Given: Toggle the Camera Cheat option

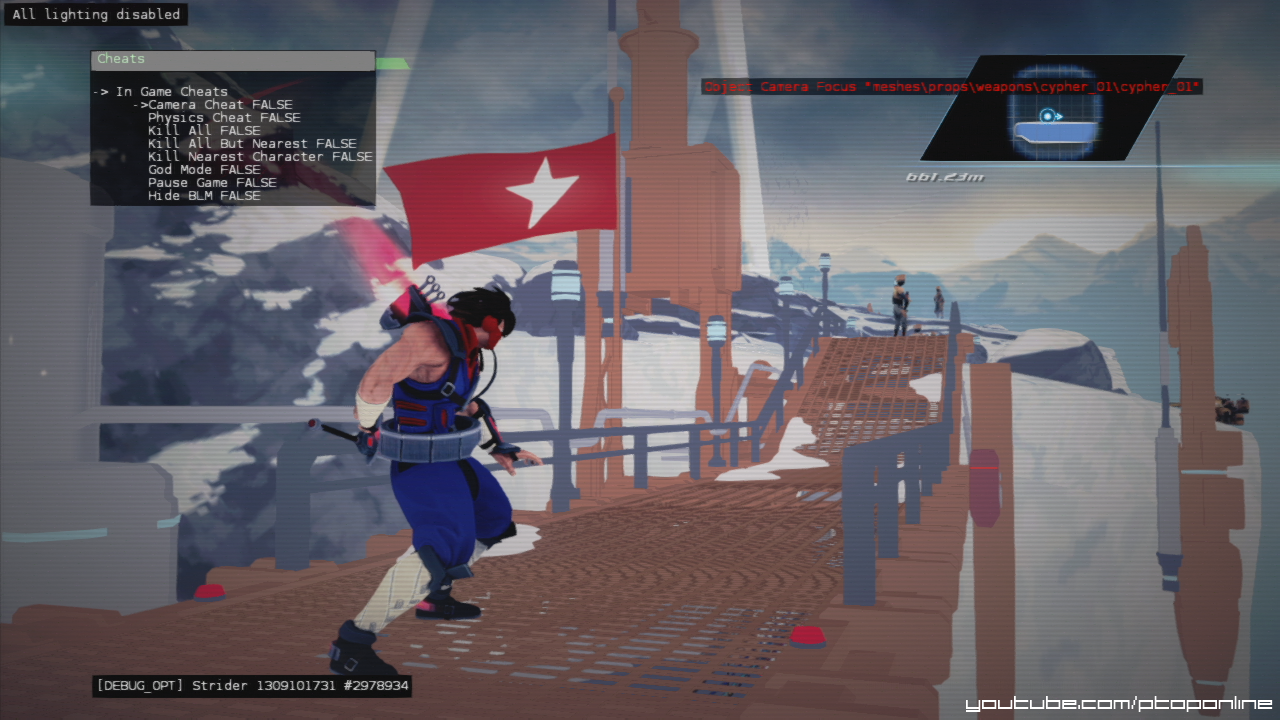Looking at the screenshot, I should [219, 105].
